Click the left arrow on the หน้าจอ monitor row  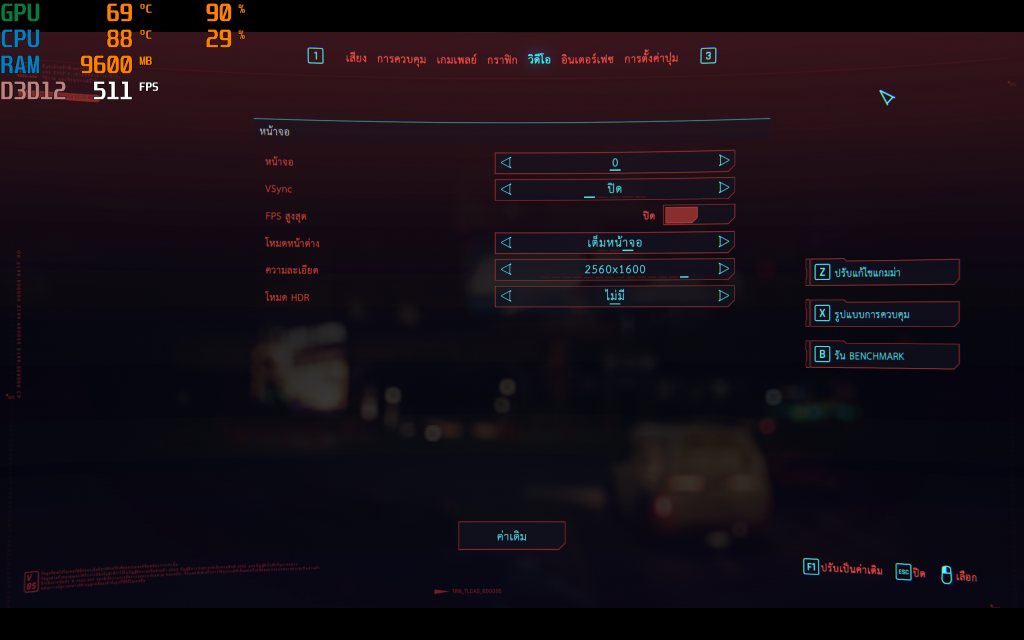pos(506,161)
